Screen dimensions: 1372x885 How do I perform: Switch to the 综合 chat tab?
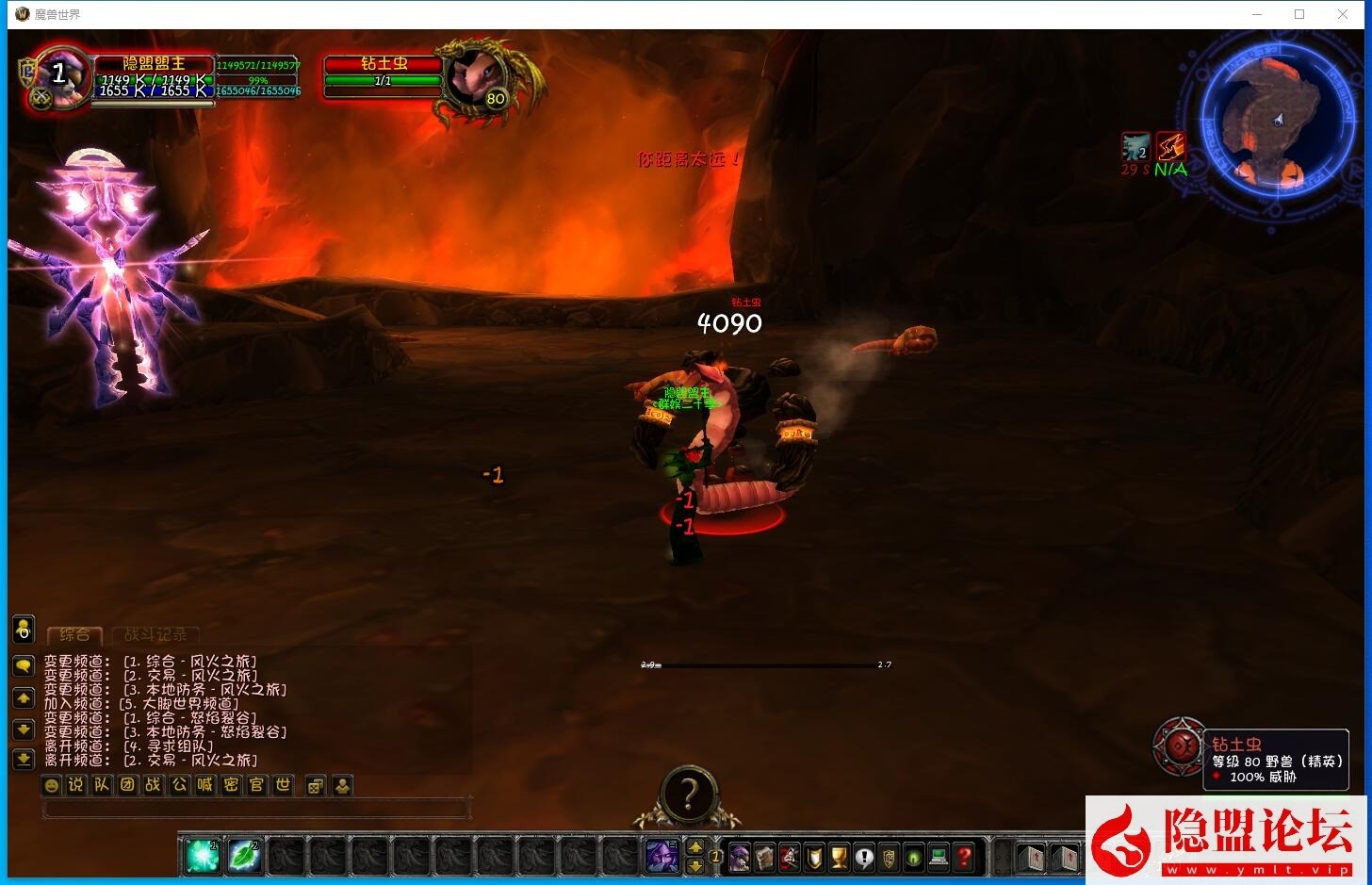coord(74,635)
